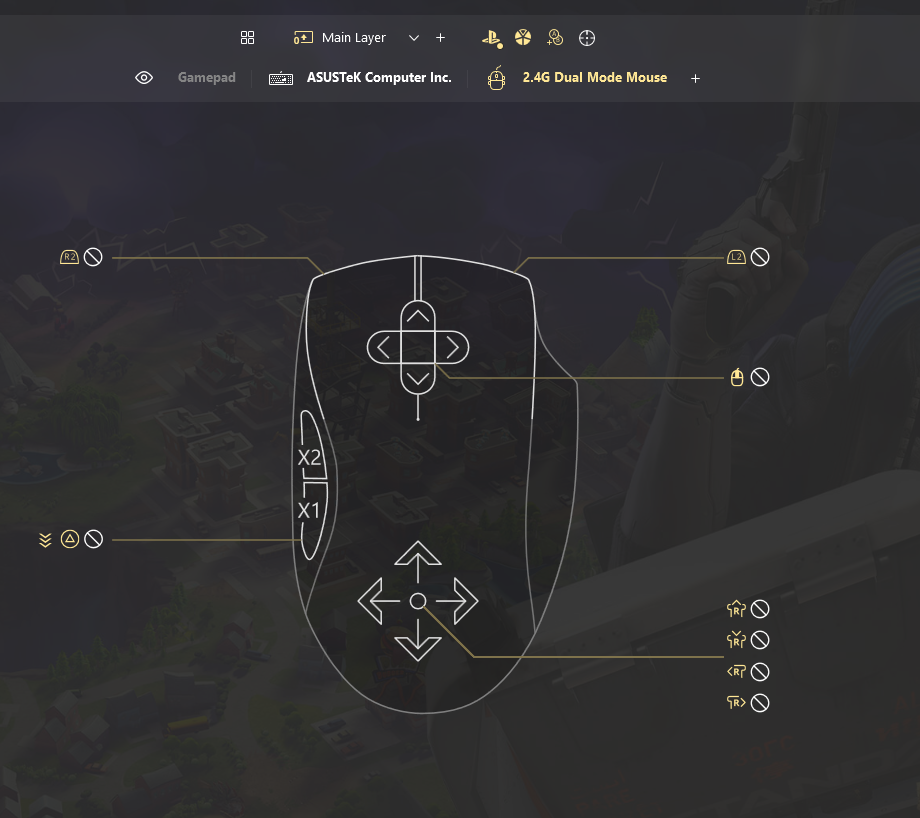Add a new device with the plus button
The width and height of the screenshot is (920, 818).
coord(696,78)
